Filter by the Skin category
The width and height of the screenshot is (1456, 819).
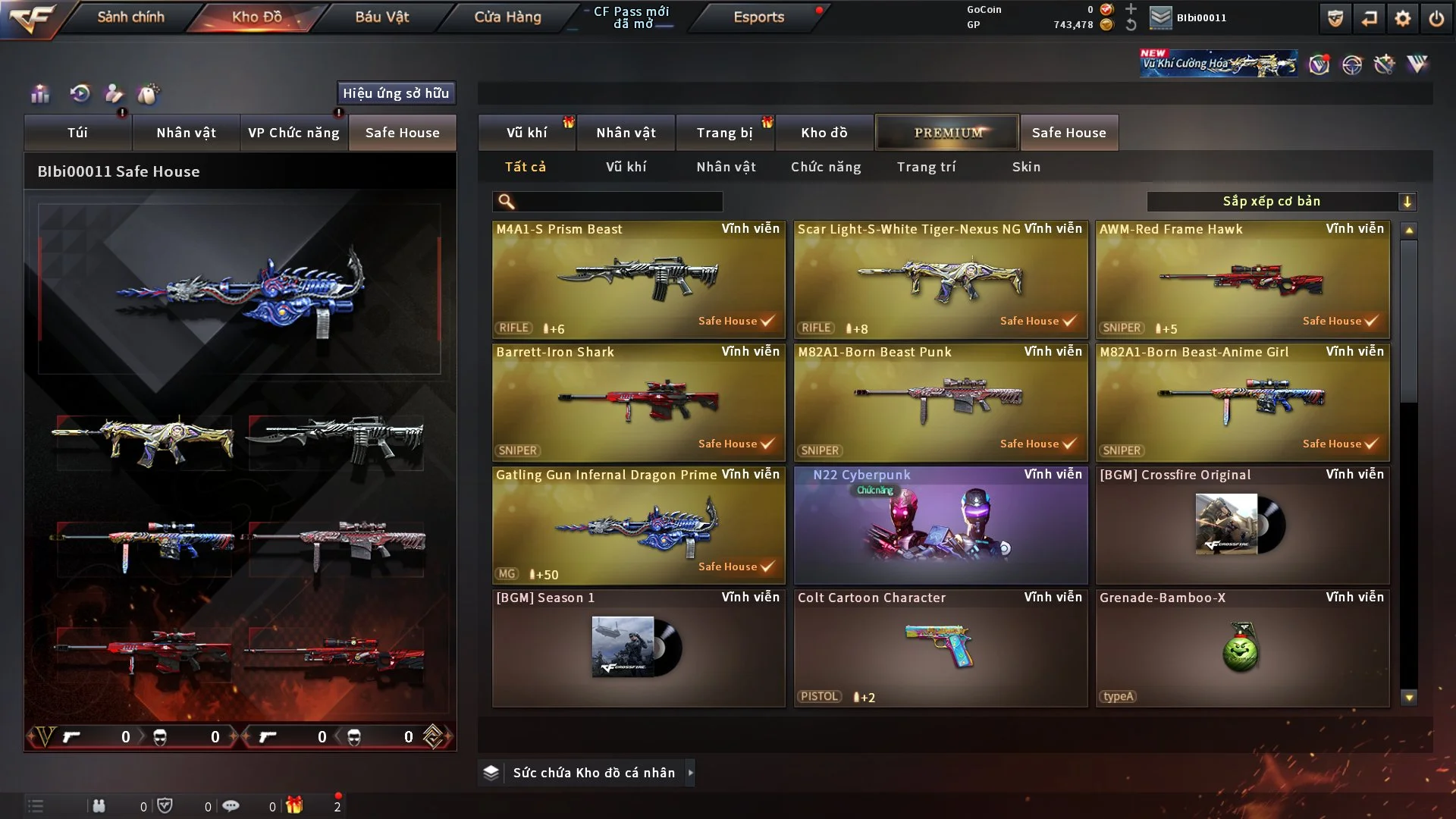coord(1026,167)
